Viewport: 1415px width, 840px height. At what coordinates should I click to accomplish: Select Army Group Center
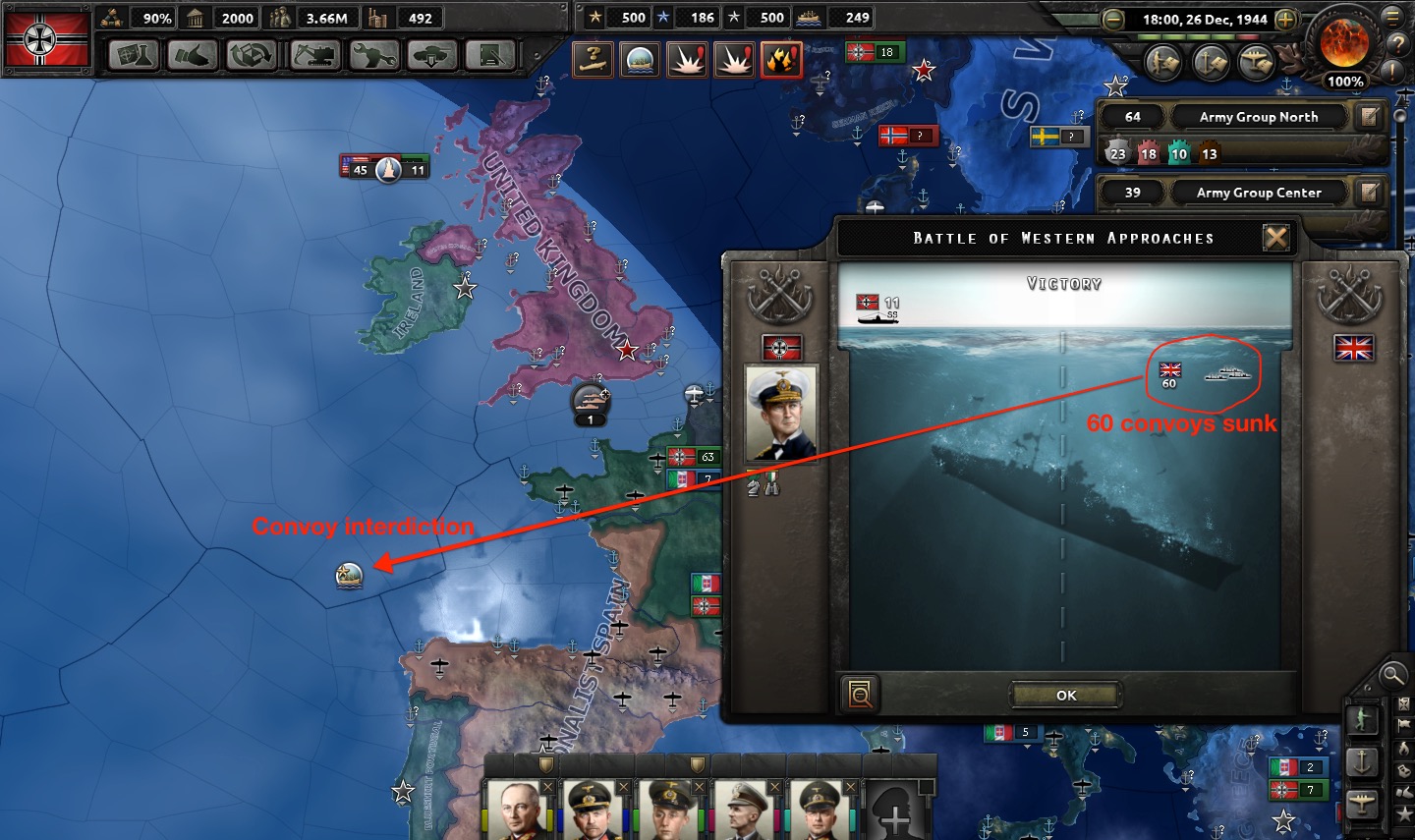click(1258, 193)
